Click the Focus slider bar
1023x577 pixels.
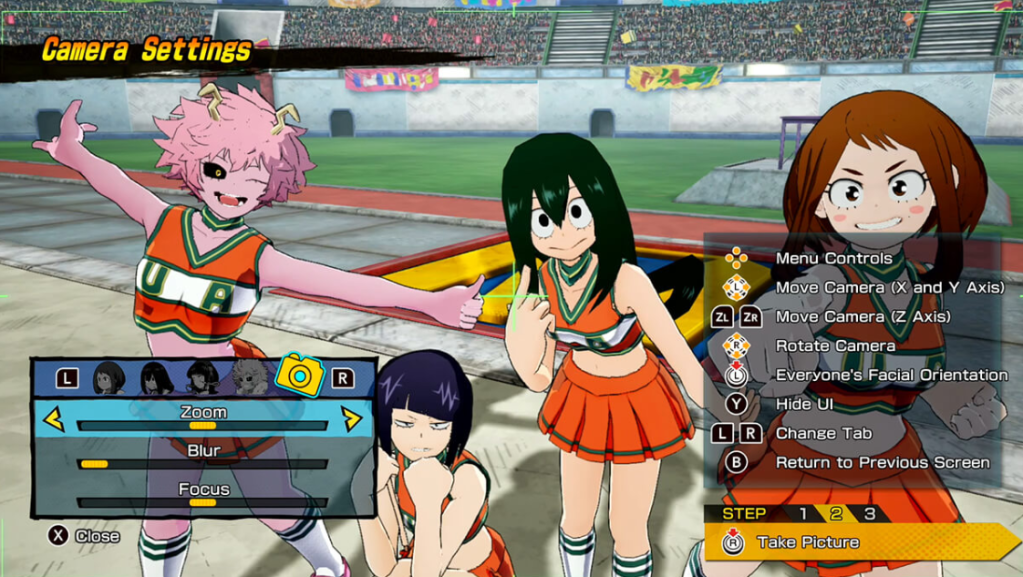pos(202,502)
